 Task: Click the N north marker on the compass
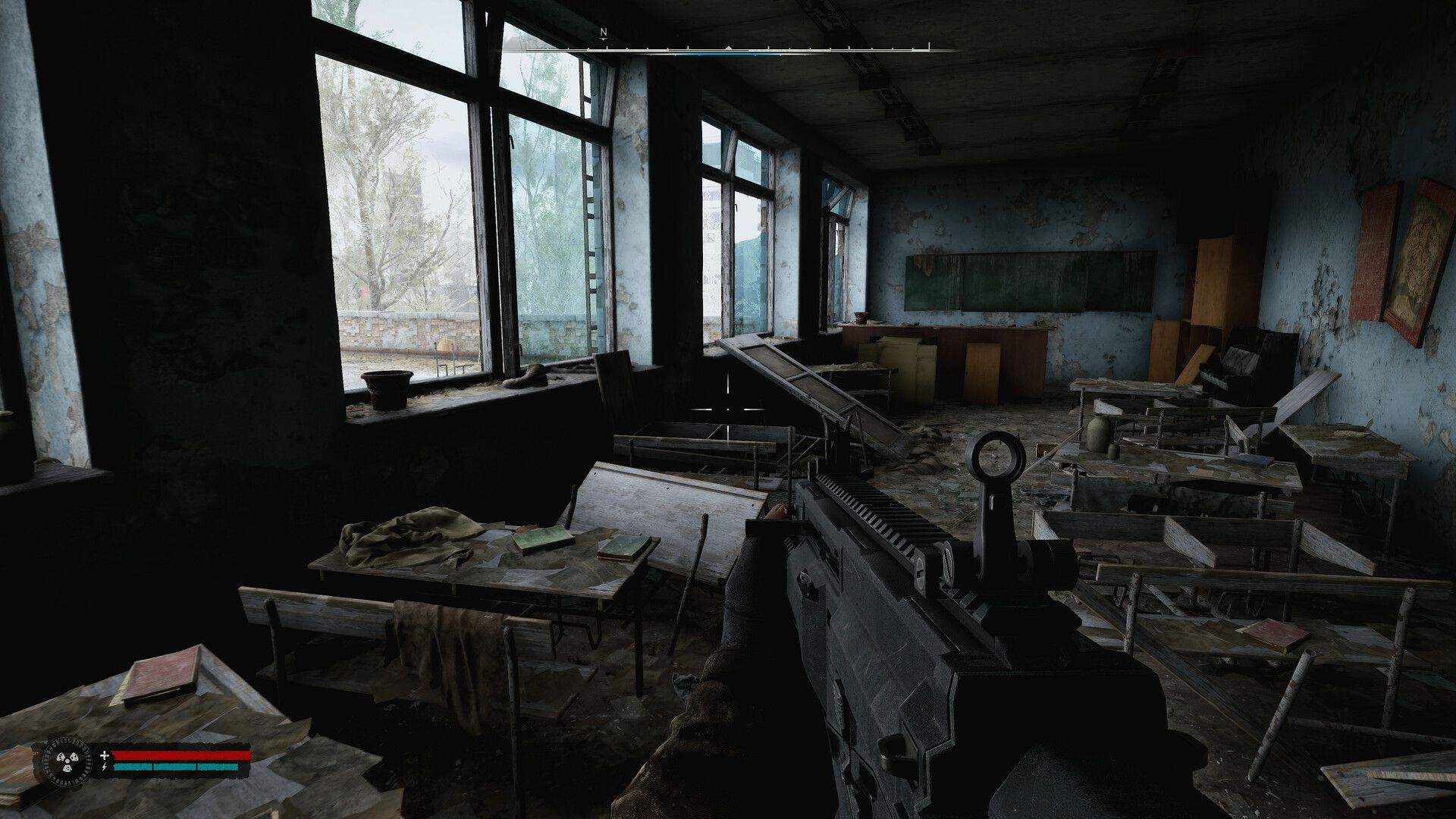[x=604, y=33]
